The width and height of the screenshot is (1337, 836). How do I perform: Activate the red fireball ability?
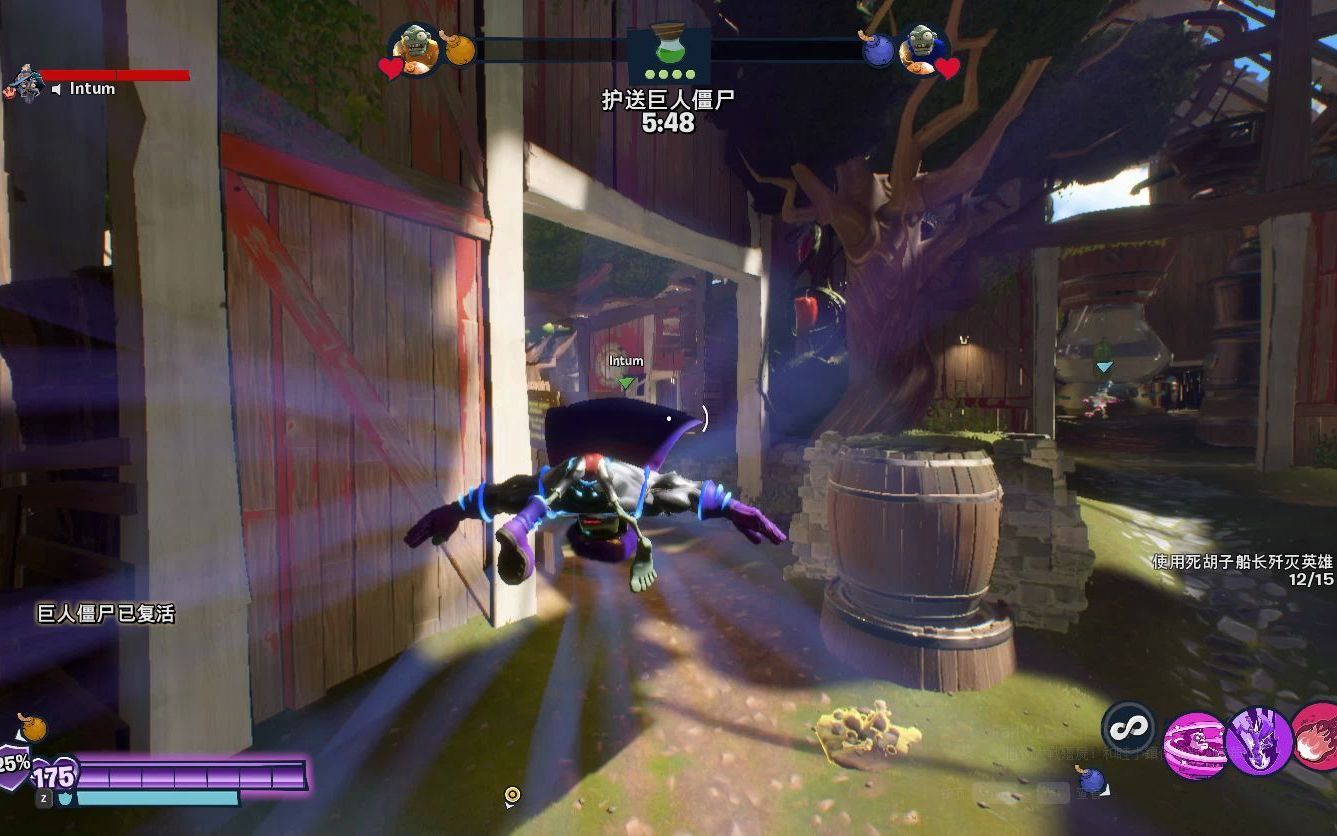pos(1317,737)
